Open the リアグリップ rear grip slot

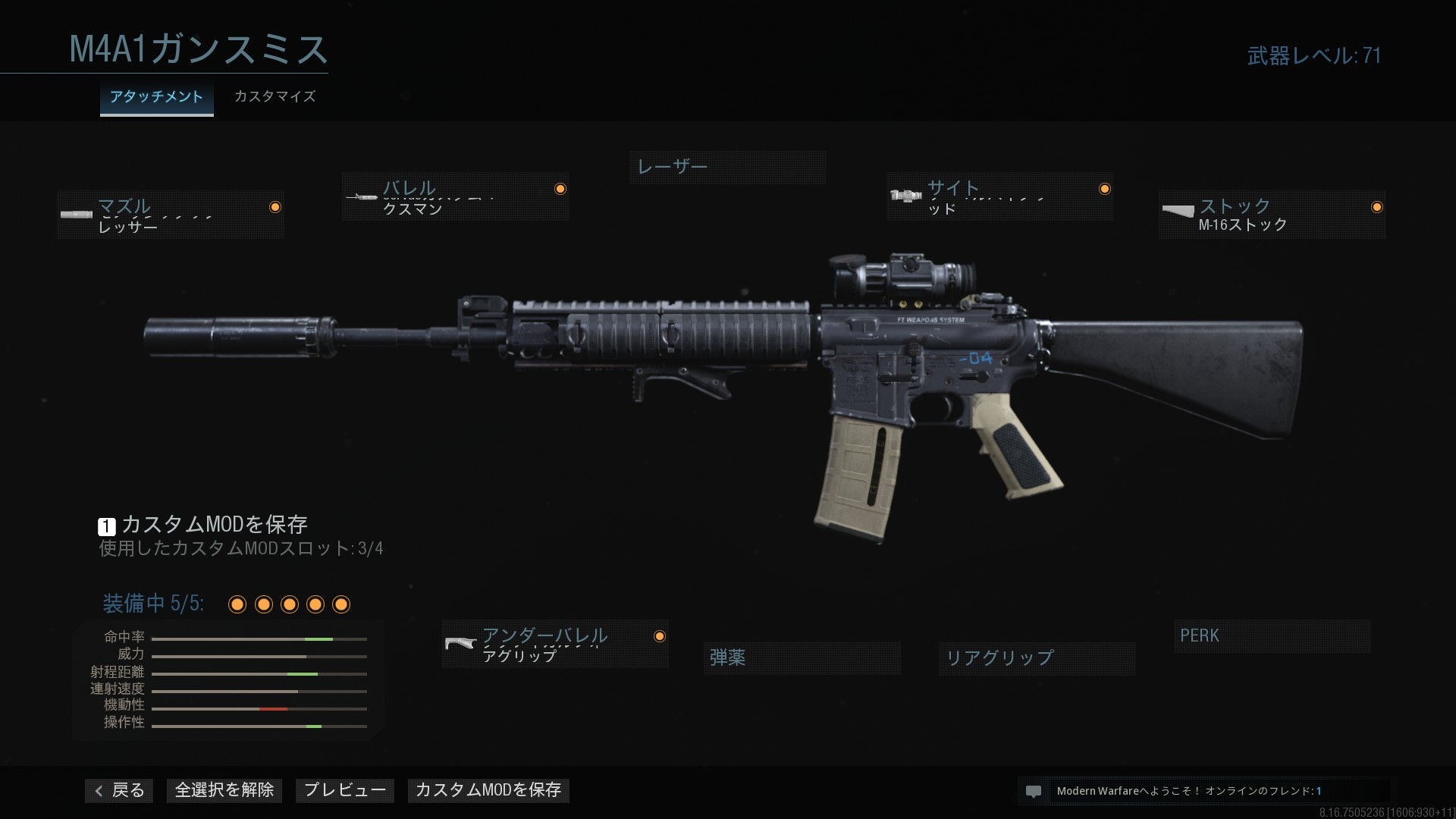point(1036,658)
